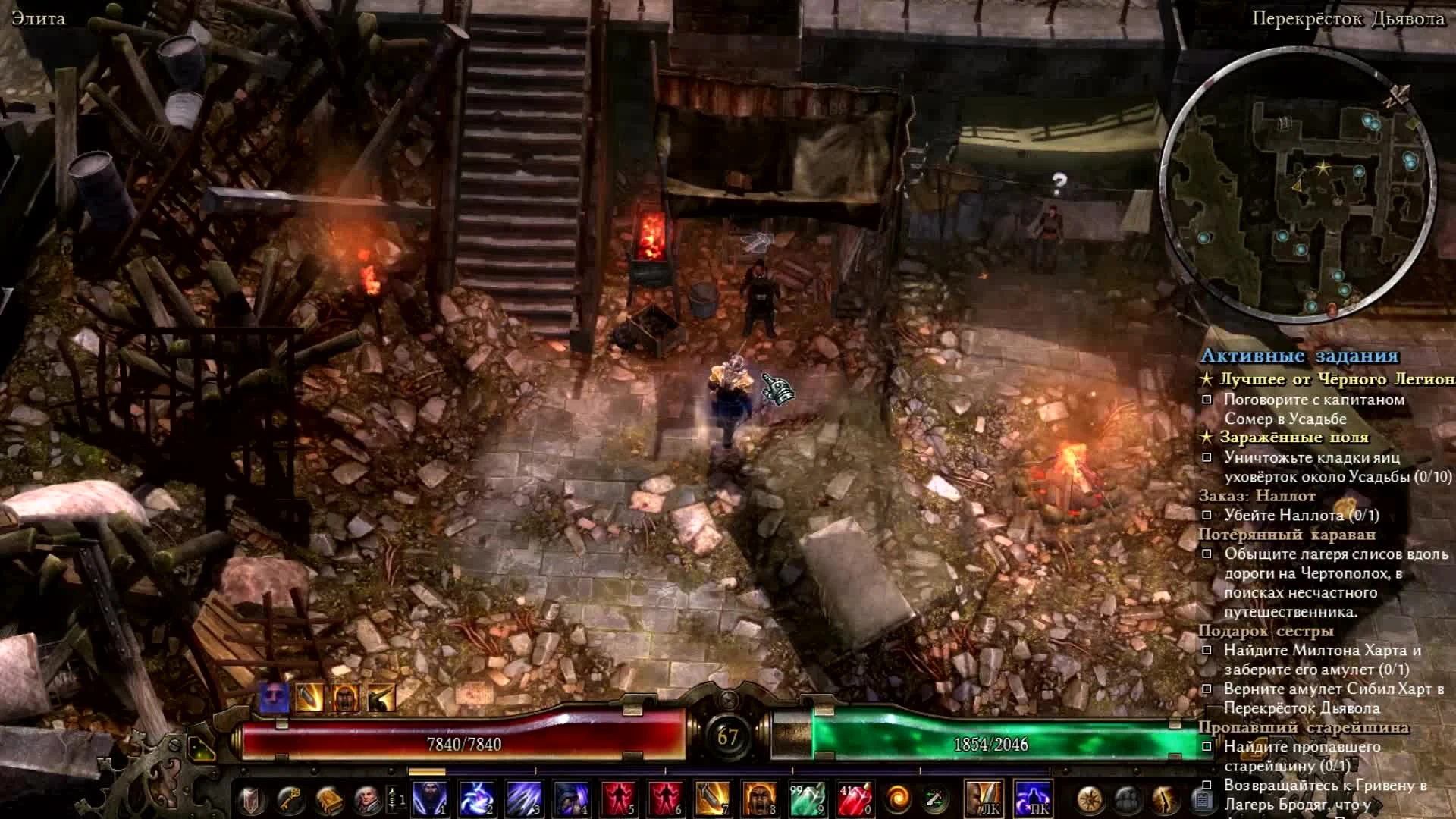
Task: Click the compass icon near the right of the hotbar
Action: coord(1088,800)
